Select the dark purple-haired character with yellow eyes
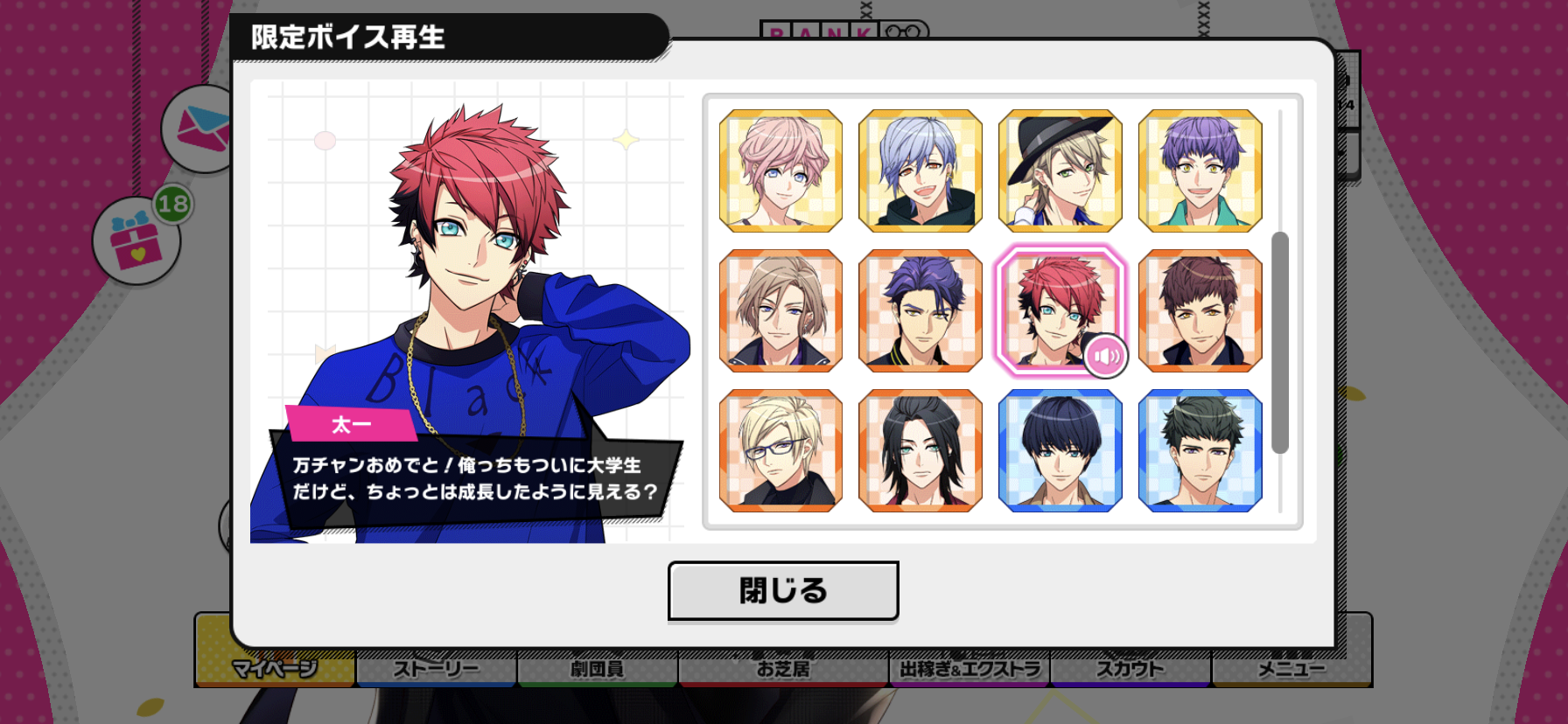This screenshot has height=724, width=1568. [920, 310]
